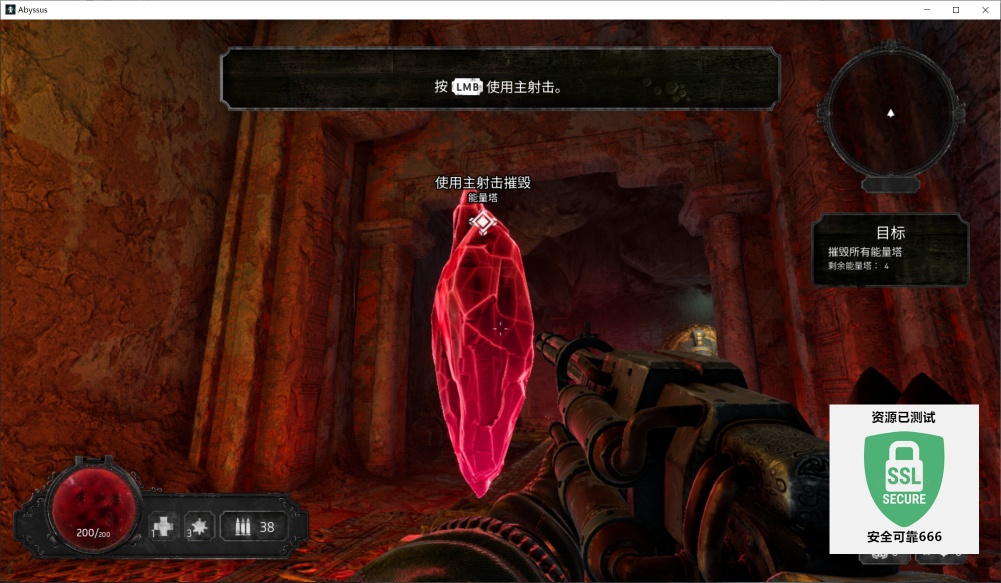Maximize the Abyssus window
The height and width of the screenshot is (583, 1001).
[956, 9]
